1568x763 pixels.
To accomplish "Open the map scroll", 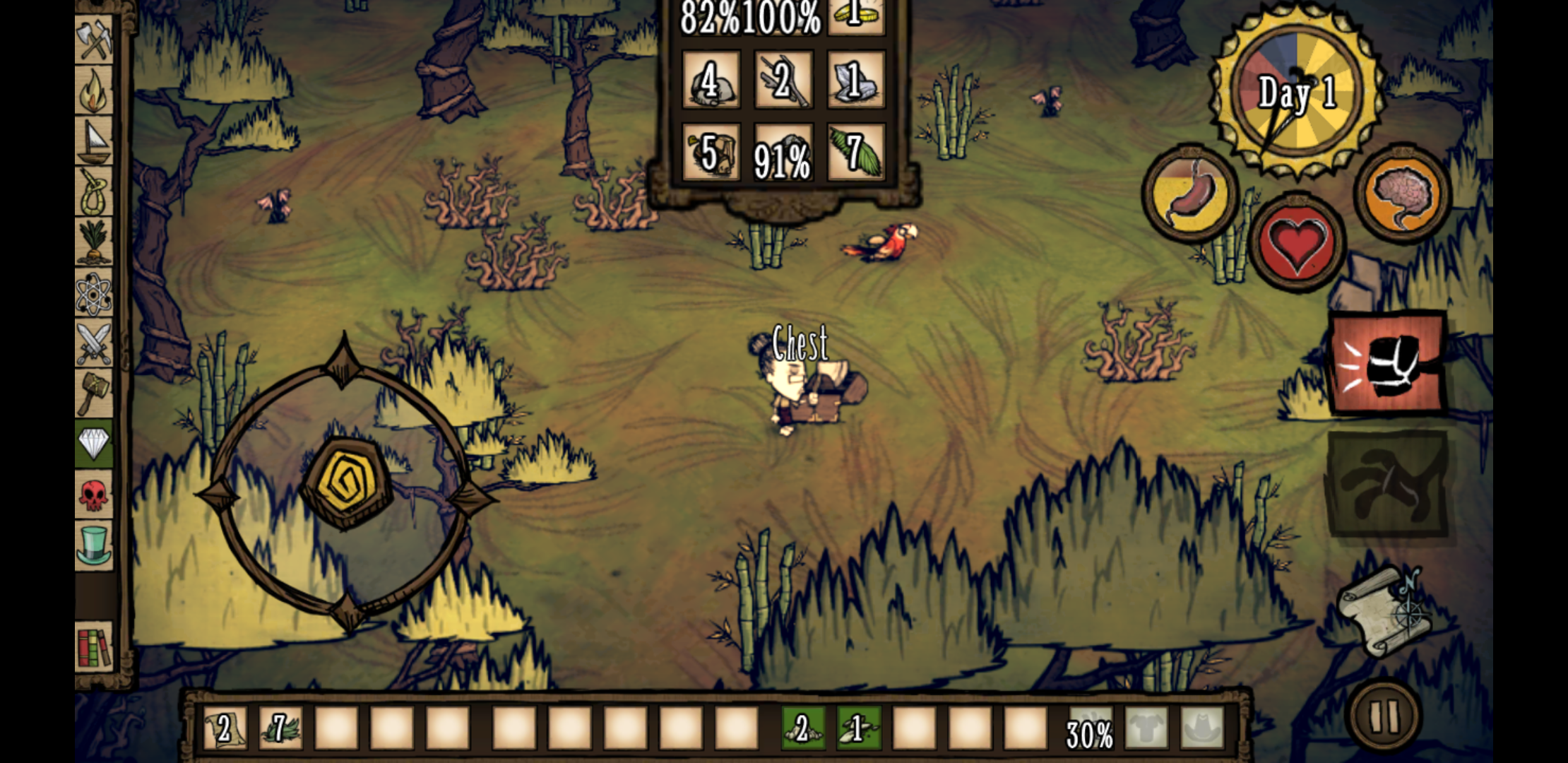I will [x=1385, y=612].
